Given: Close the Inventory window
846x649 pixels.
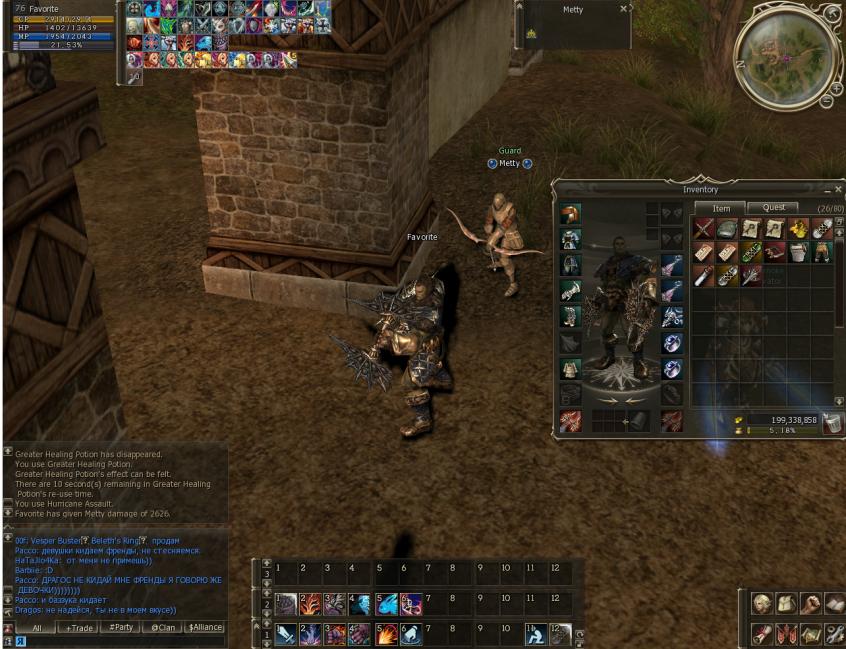Looking at the screenshot, I should 838,189.
